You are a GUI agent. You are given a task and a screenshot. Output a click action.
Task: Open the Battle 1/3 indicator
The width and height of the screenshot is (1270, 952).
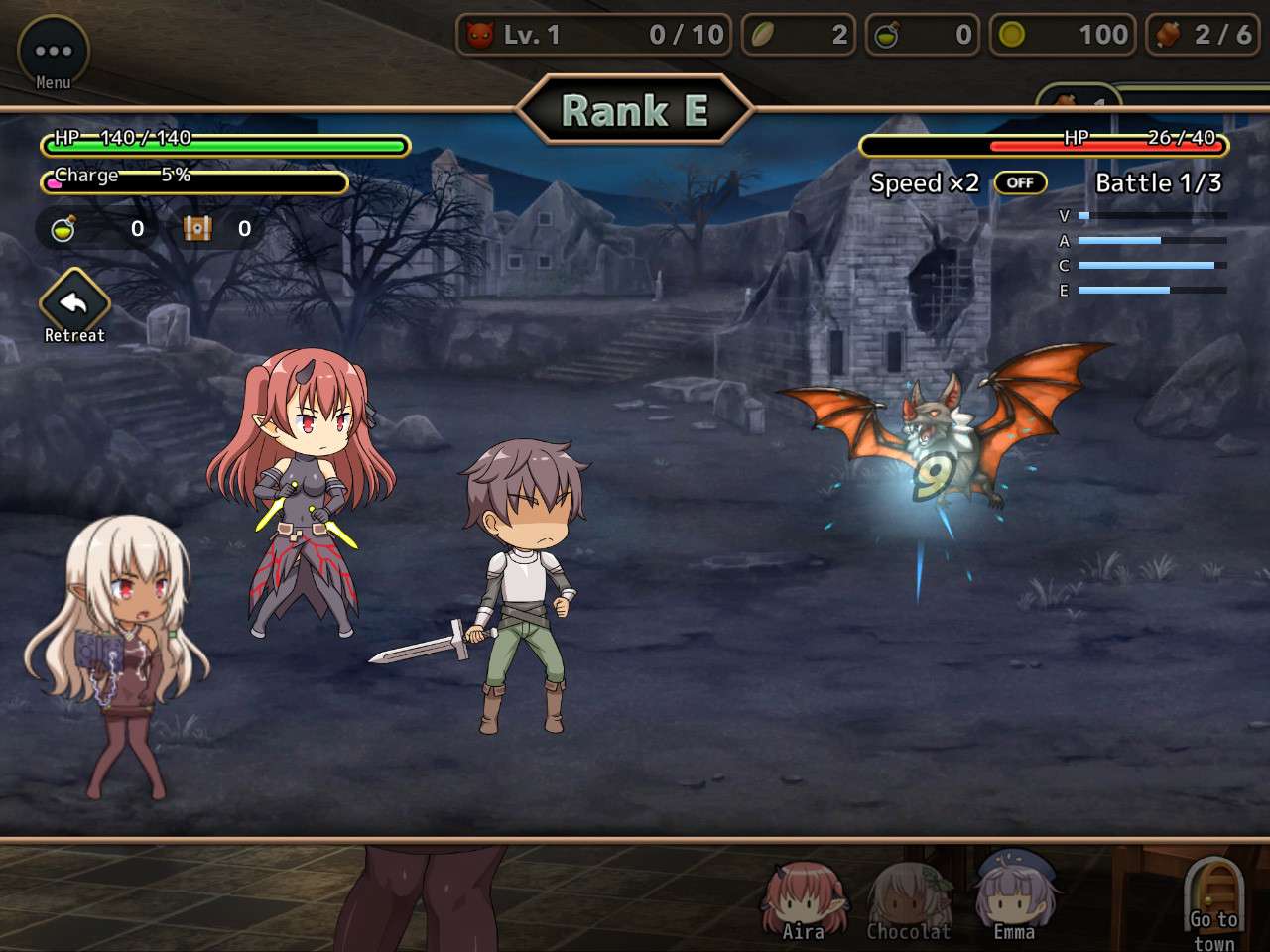click(x=1158, y=182)
